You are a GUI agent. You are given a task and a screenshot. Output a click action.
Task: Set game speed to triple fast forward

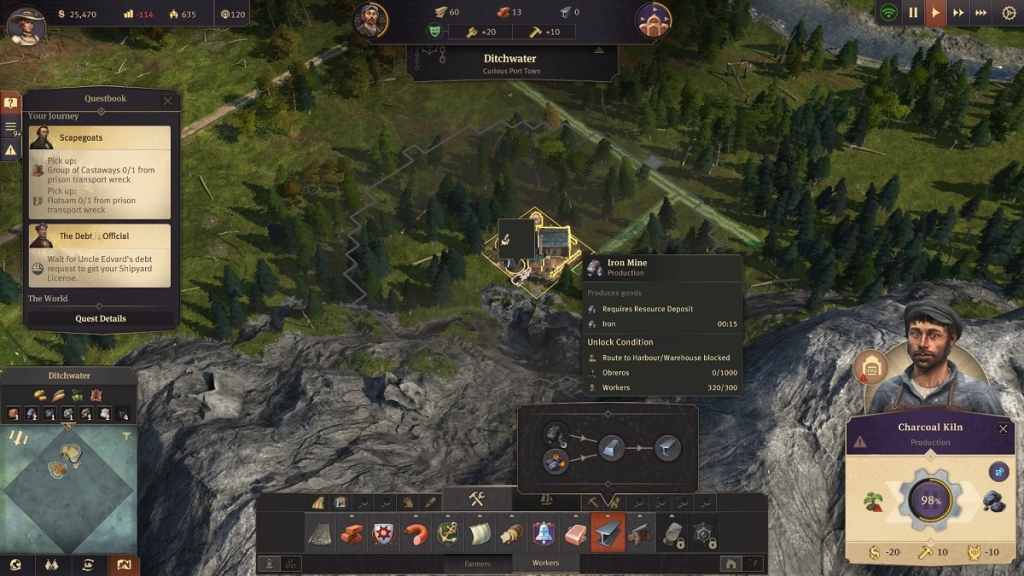click(x=981, y=13)
